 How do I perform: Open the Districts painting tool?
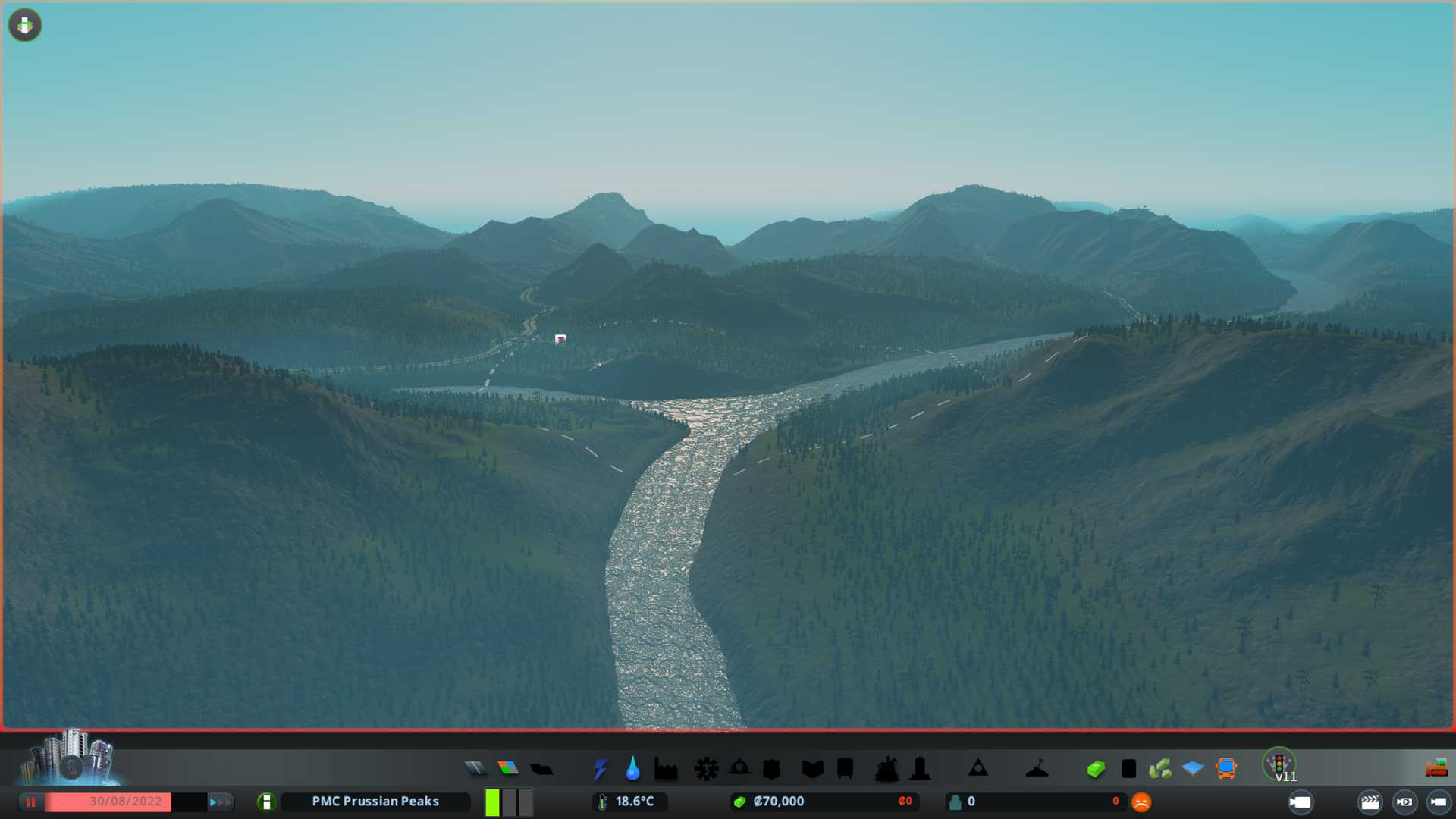tap(541, 769)
